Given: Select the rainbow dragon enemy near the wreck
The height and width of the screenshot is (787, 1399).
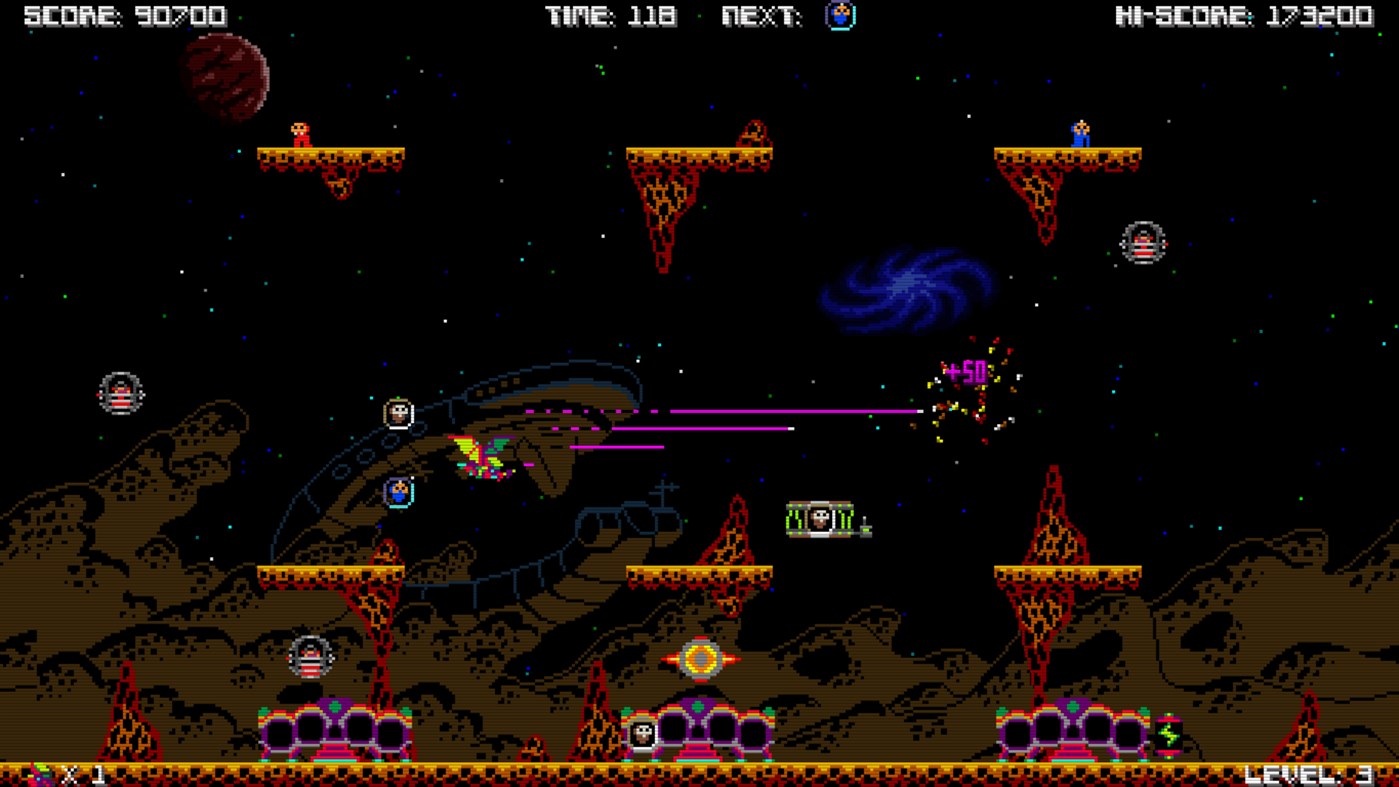Looking at the screenshot, I should tap(482, 456).
